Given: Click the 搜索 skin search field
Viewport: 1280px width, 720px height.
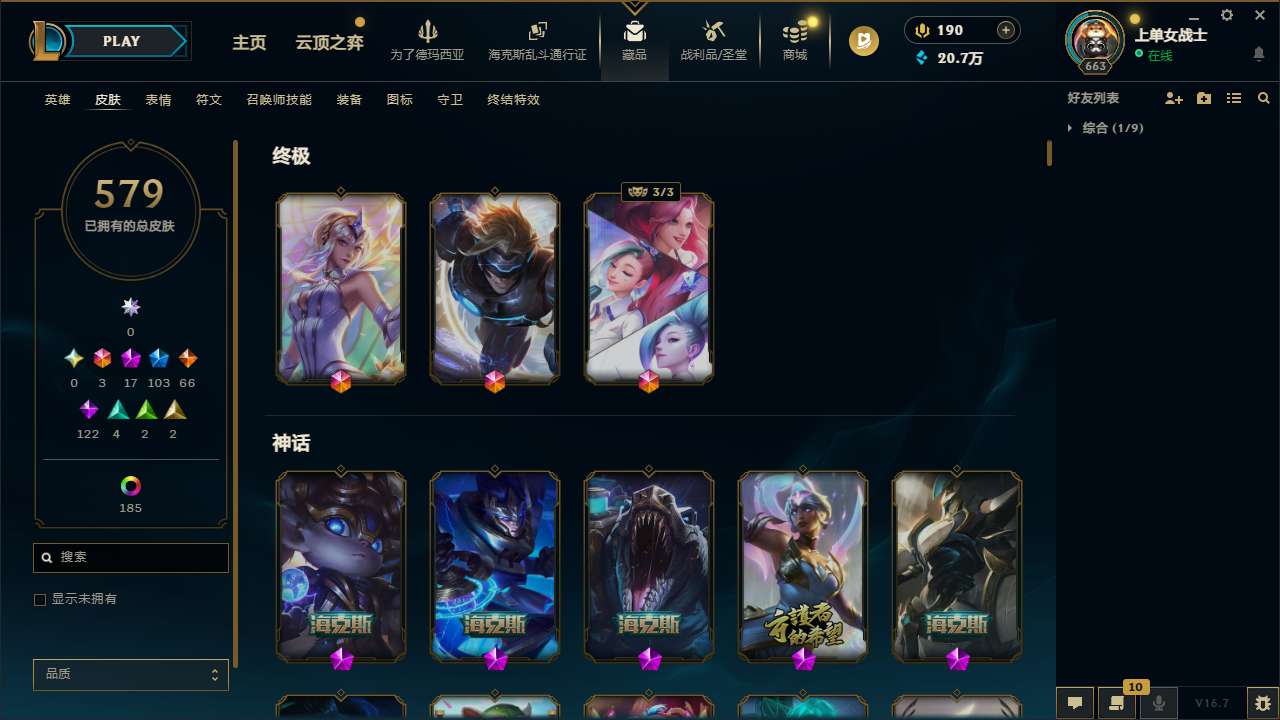Looking at the screenshot, I should pyautogui.click(x=130, y=557).
